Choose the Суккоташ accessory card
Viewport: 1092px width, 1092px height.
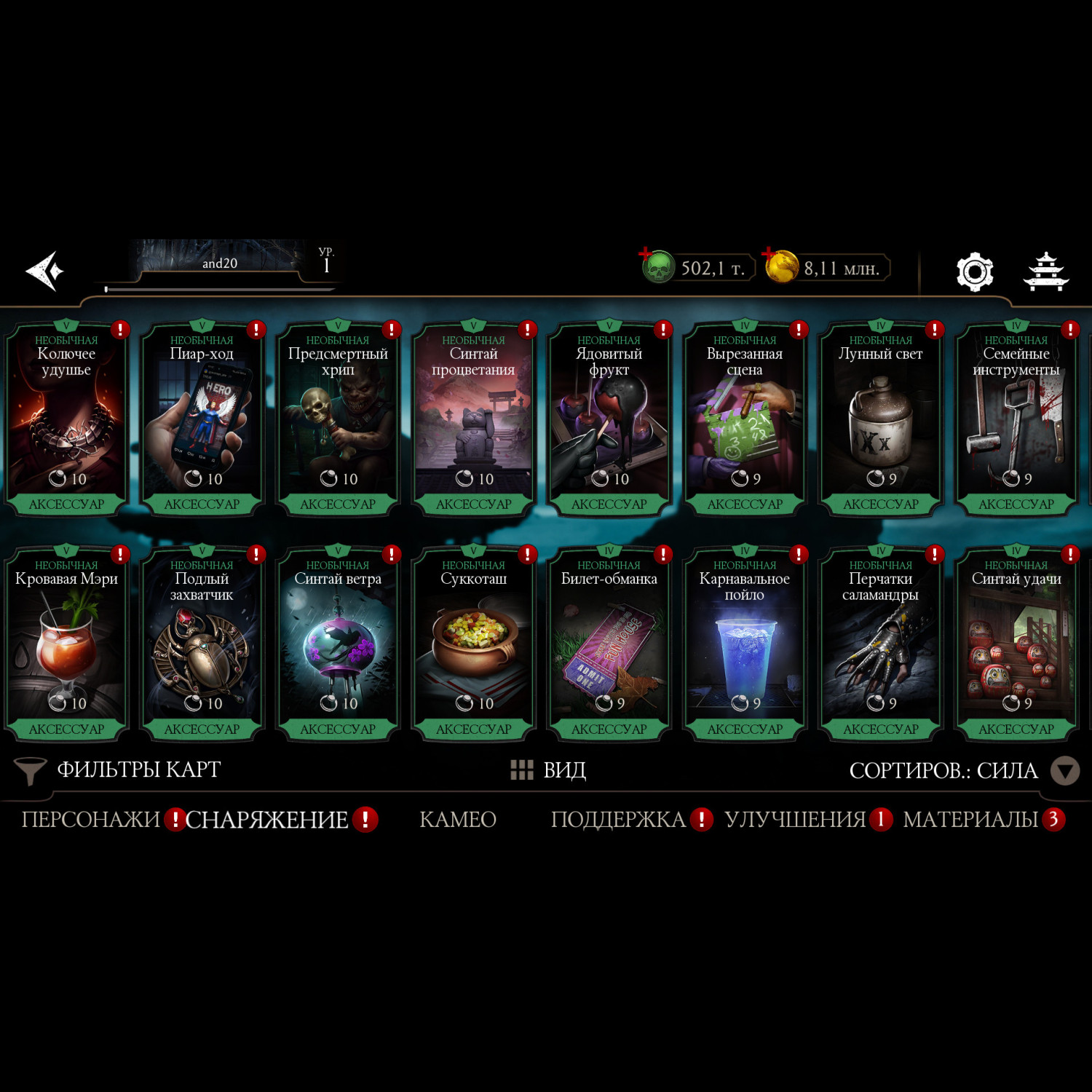(473, 644)
